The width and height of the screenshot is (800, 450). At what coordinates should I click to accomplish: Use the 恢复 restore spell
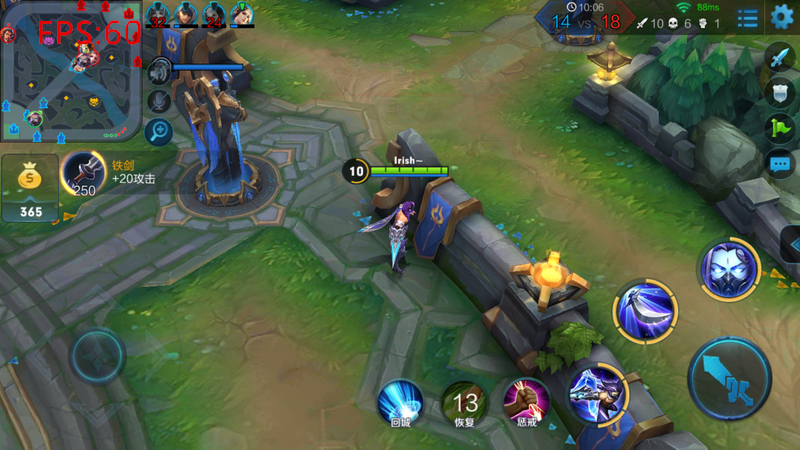coord(464,402)
